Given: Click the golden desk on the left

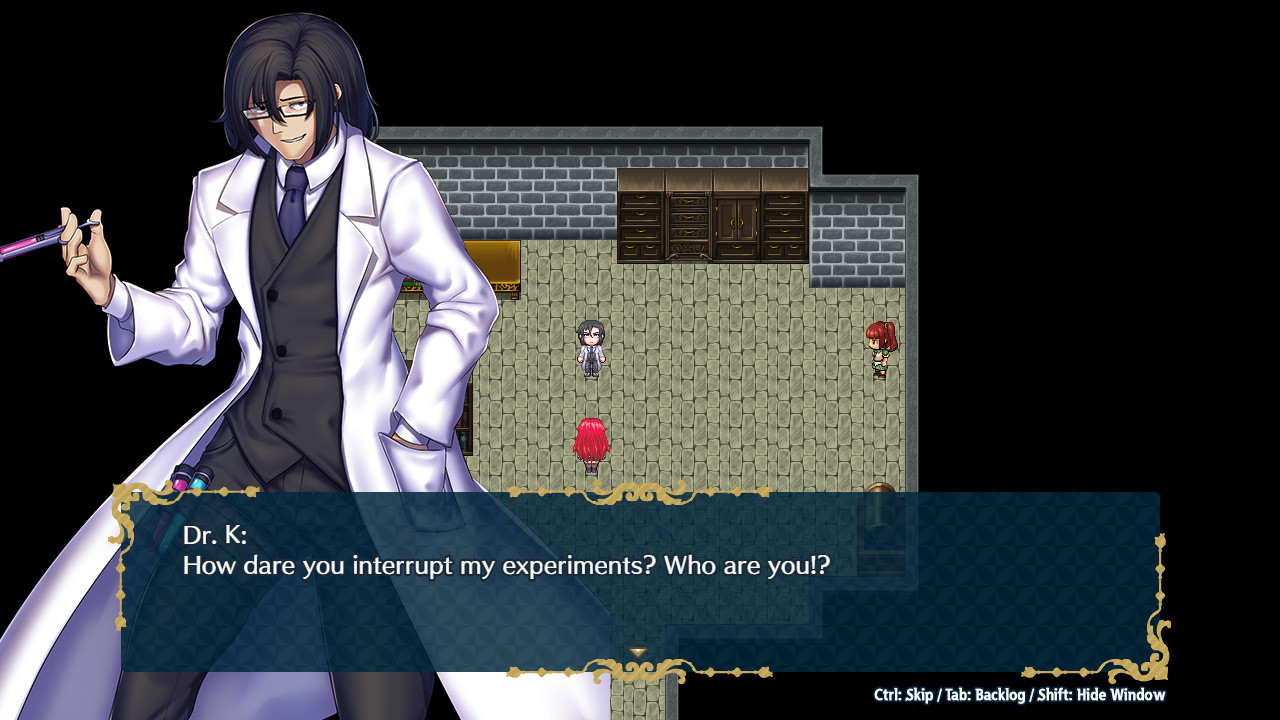Looking at the screenshot, I should tap(505, 265).
